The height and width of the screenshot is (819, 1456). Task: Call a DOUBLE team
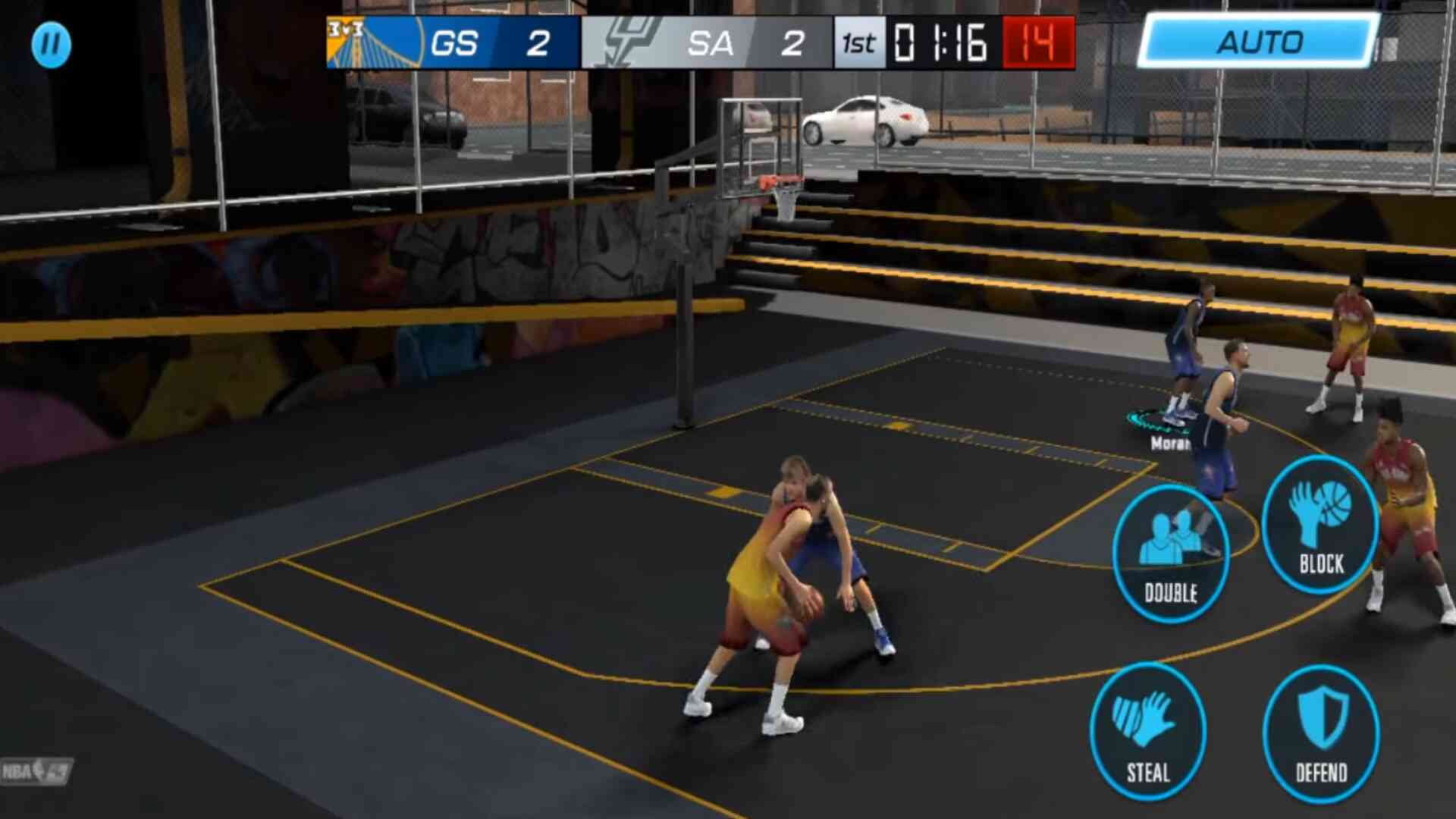click(x=1170, y=554)
